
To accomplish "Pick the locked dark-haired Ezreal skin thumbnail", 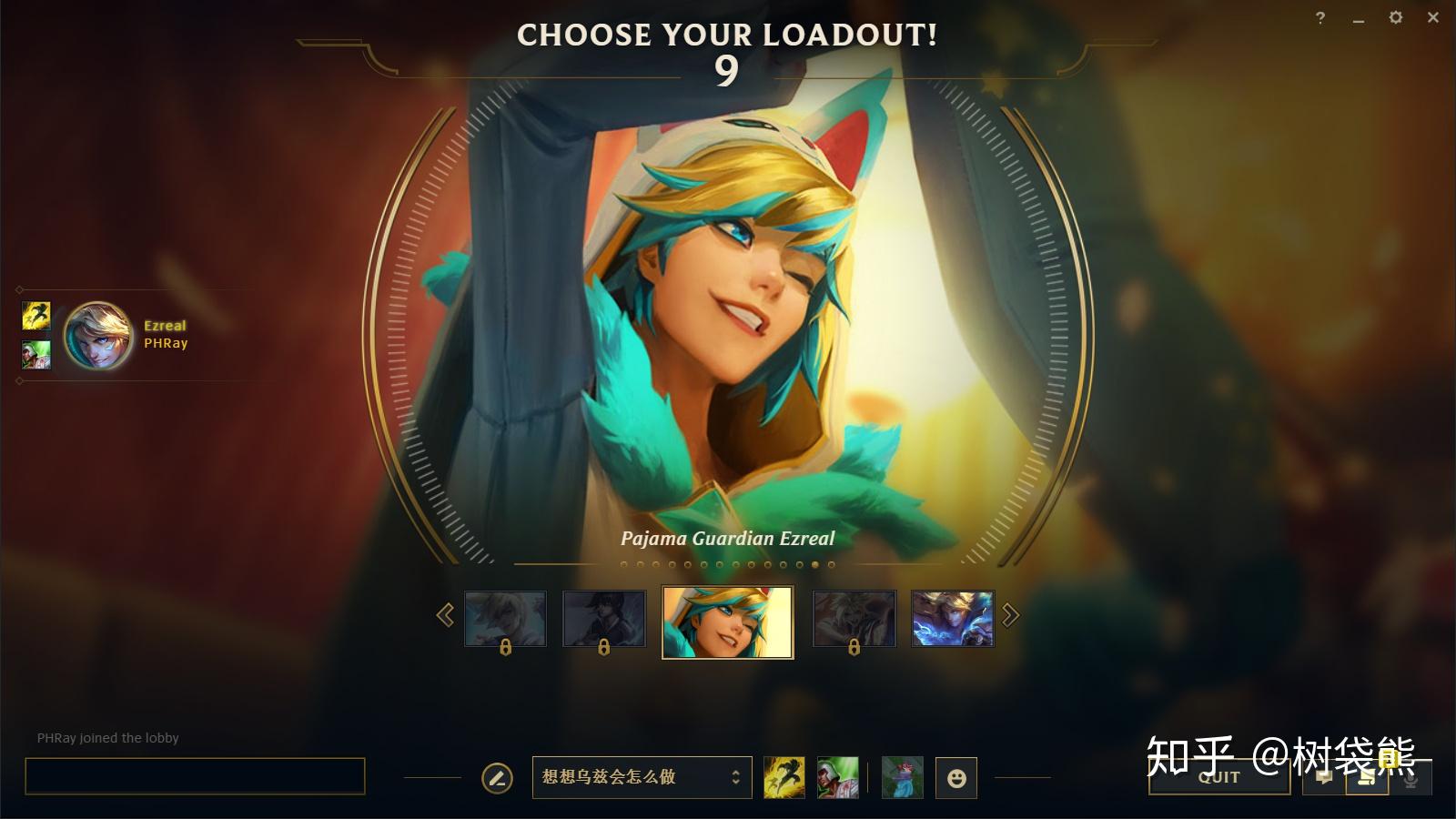I will click(x=604, y=619).
